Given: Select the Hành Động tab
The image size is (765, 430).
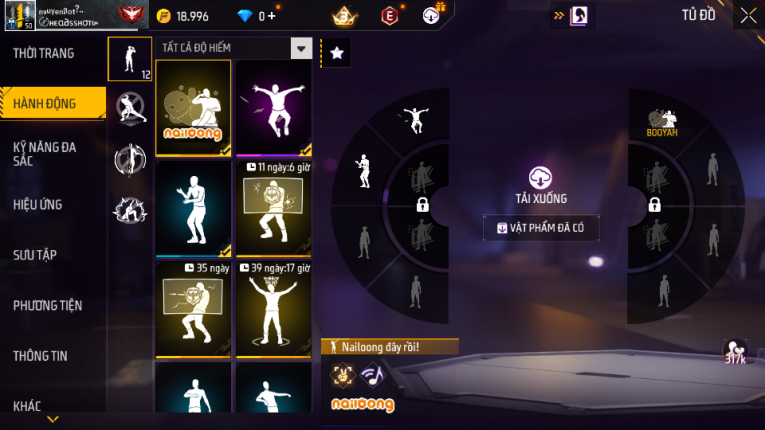Looking at the screenshot, I should pos(45,103).
